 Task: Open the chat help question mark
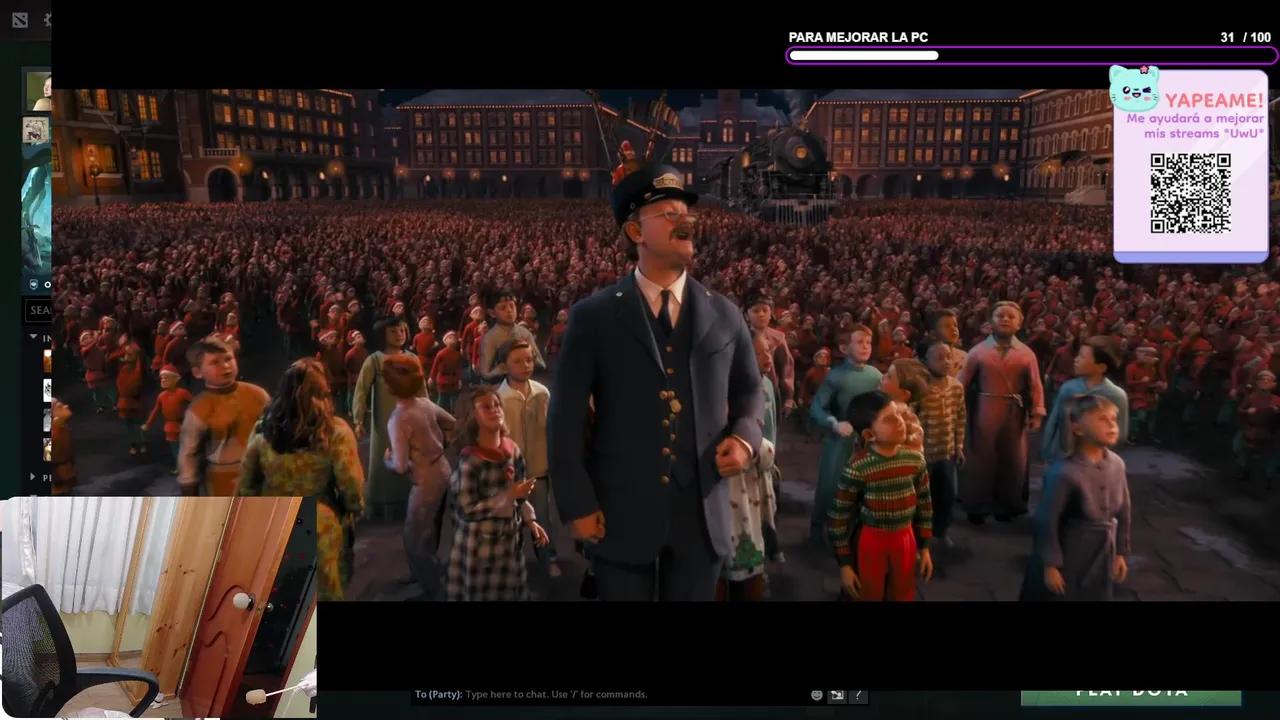point(857,694)
